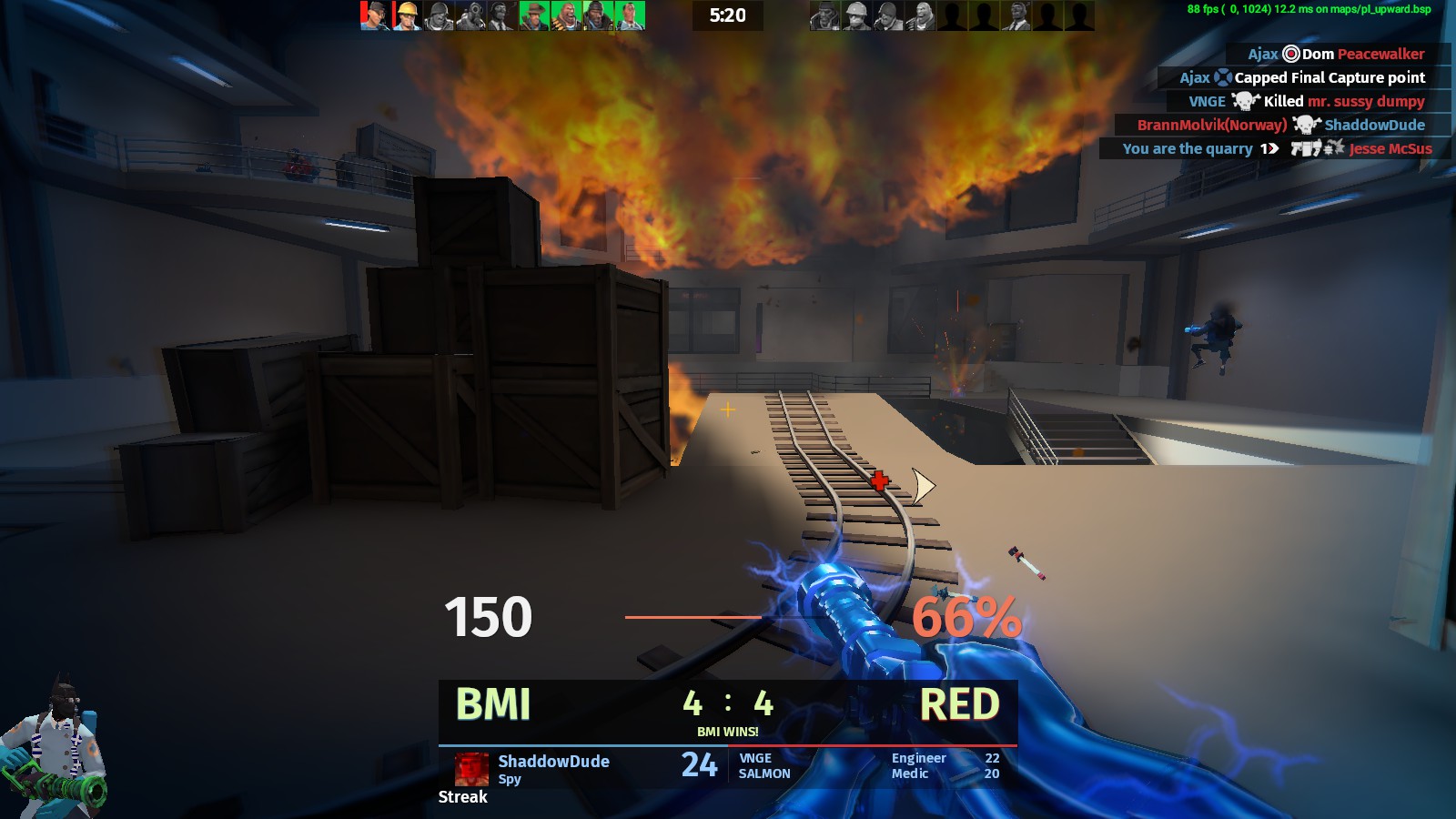Open the Ajax Dom Peacewalker killfeed entry
Screen dimensions: 1456x819
pos(1336,54)
